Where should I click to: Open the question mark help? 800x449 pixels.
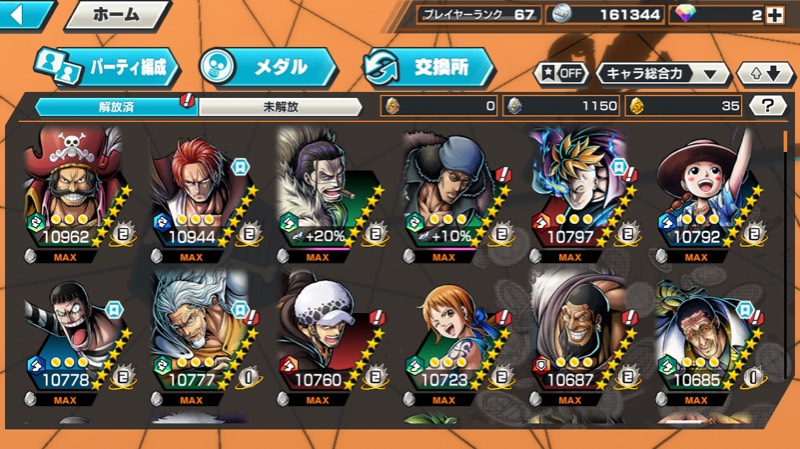[767, 106]
